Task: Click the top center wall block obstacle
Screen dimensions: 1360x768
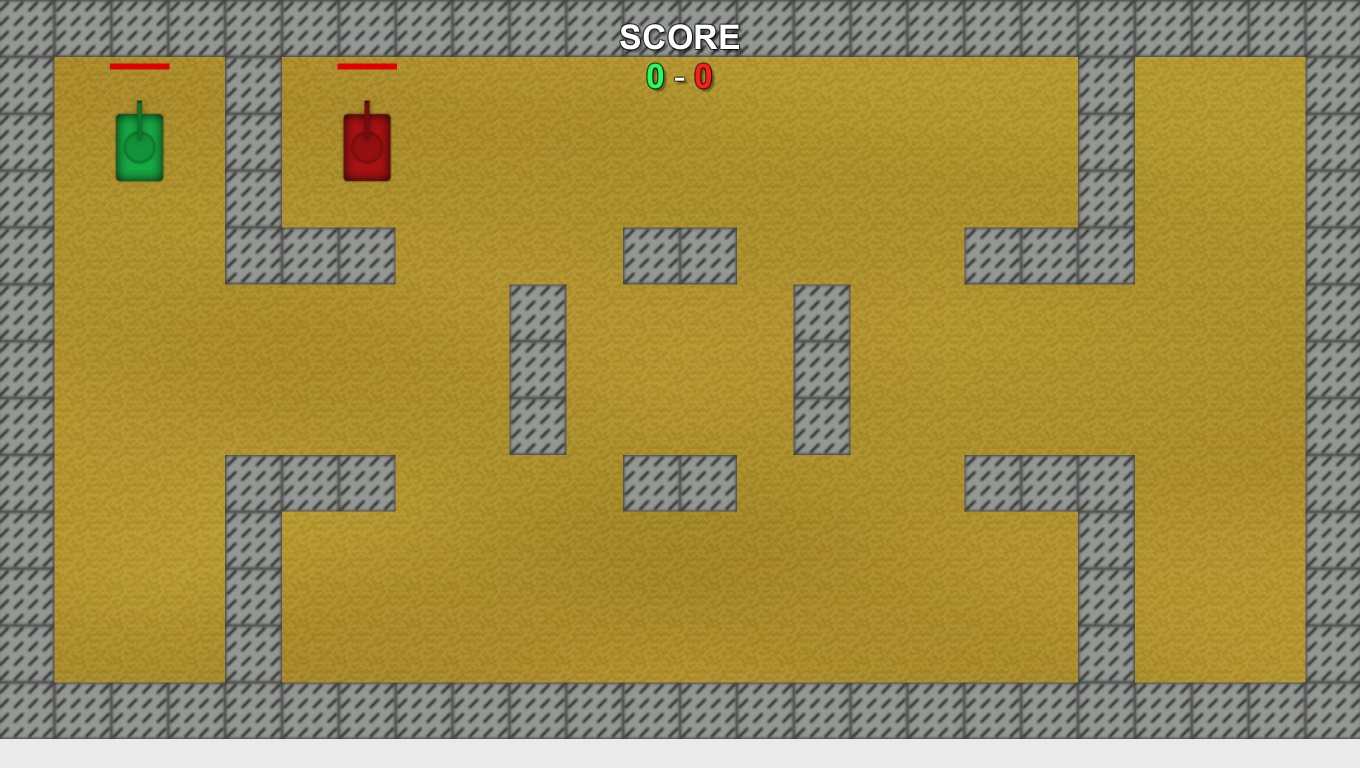Action: click(x=679, y=254)
